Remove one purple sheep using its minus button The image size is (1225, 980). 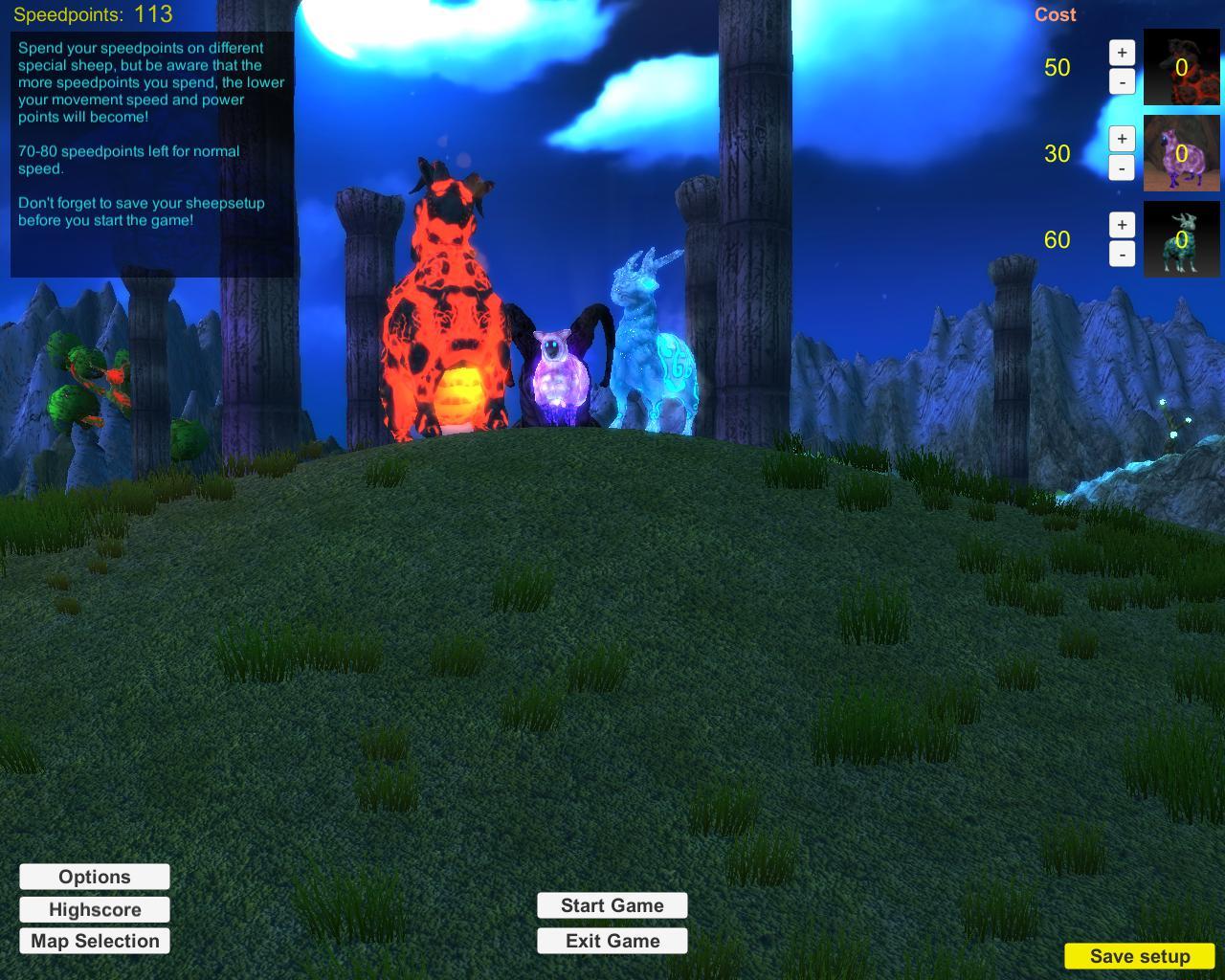[x=1120, y=169]
